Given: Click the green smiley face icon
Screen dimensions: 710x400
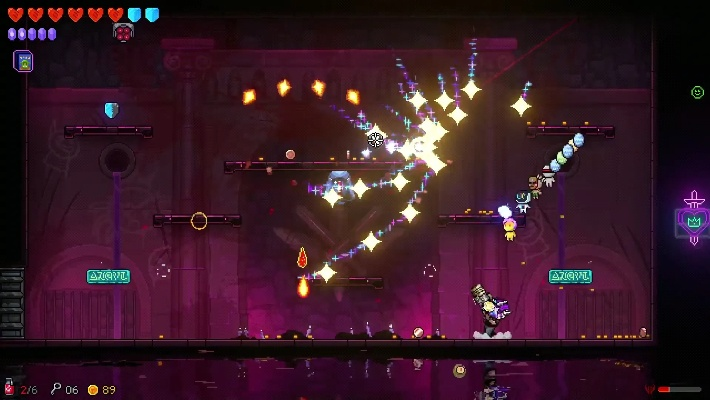Looking at the screenshot, I should click(x=697, y=92).
